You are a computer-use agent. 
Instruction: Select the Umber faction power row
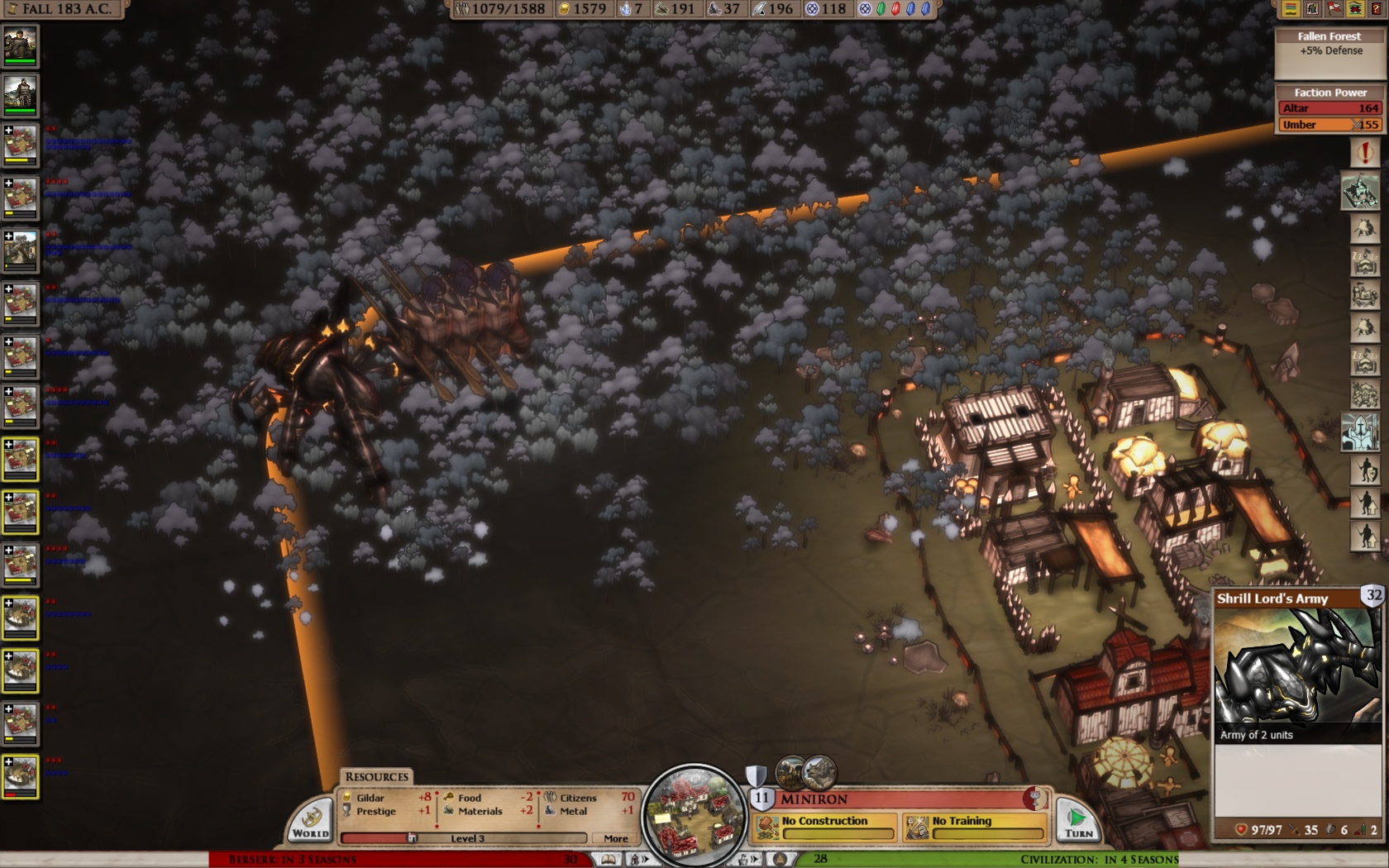[1329, 125]
